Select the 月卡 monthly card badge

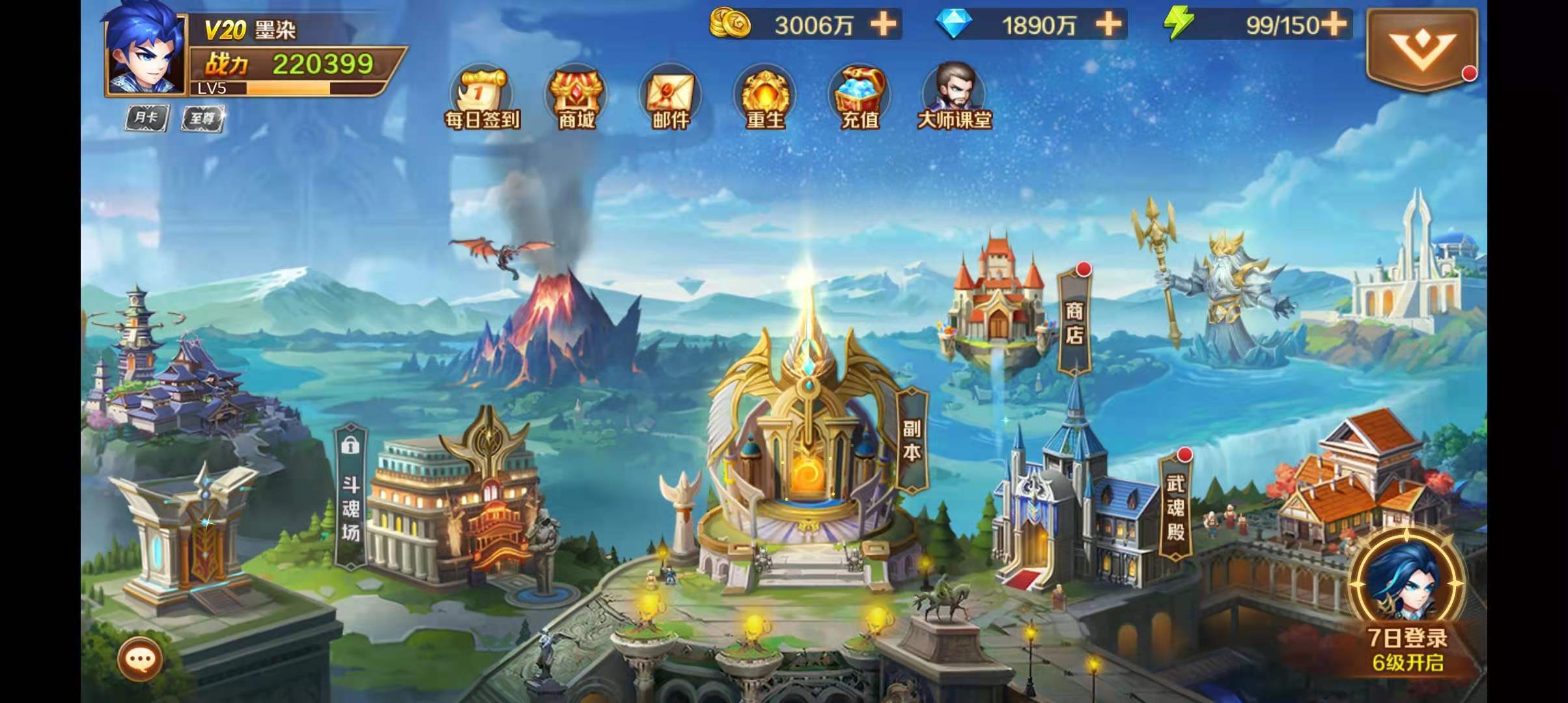tap(147, 118)
